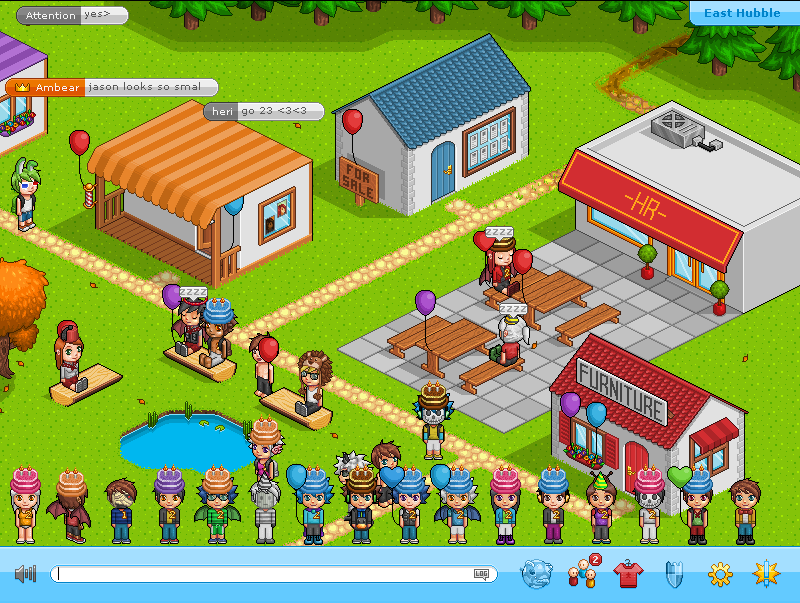Open the friends list with notification badge
Image resolution: width=800 pixels, height=603 pixels.
tap(581, 574)
